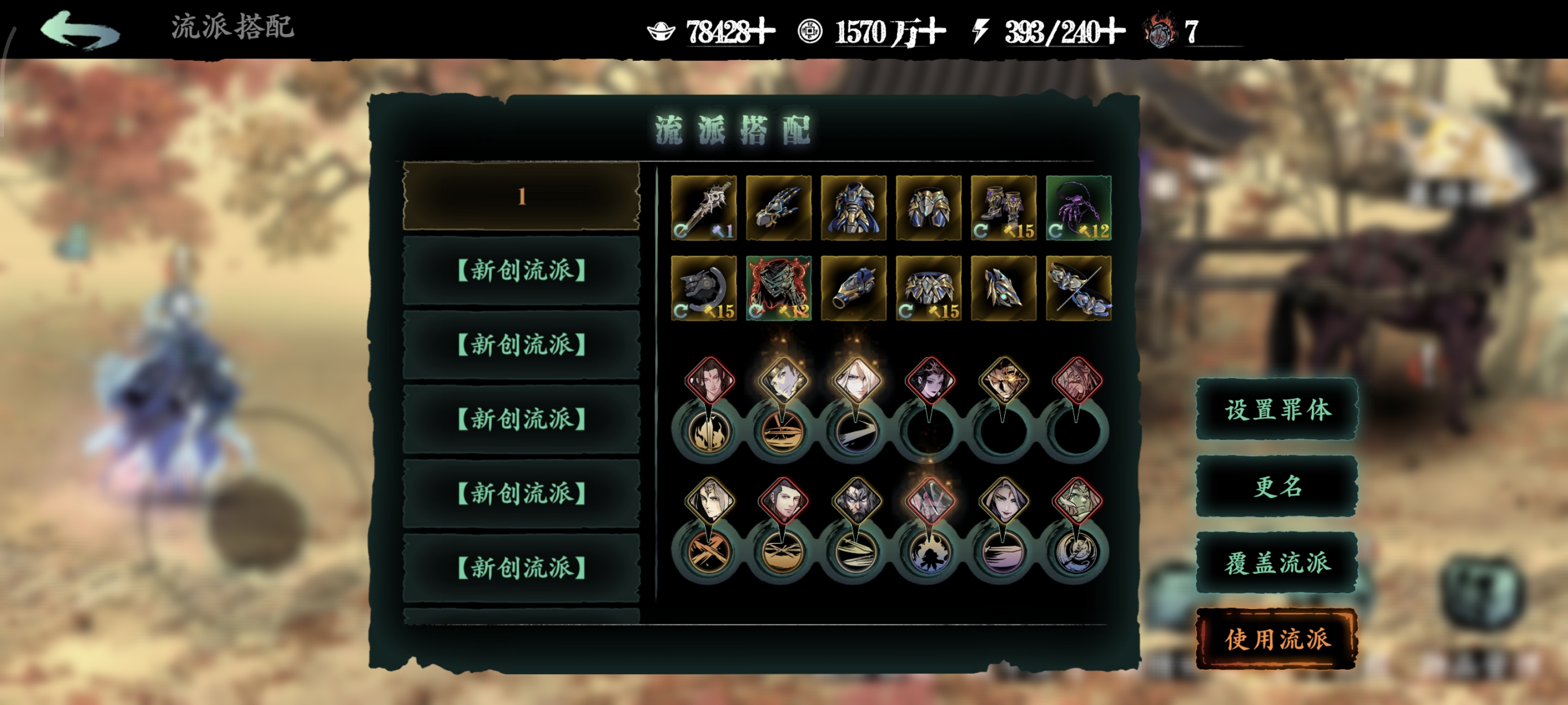1568x705 pixels.
Task: Choose the blue gauntlet equipment slot
Action: [779, 208]
